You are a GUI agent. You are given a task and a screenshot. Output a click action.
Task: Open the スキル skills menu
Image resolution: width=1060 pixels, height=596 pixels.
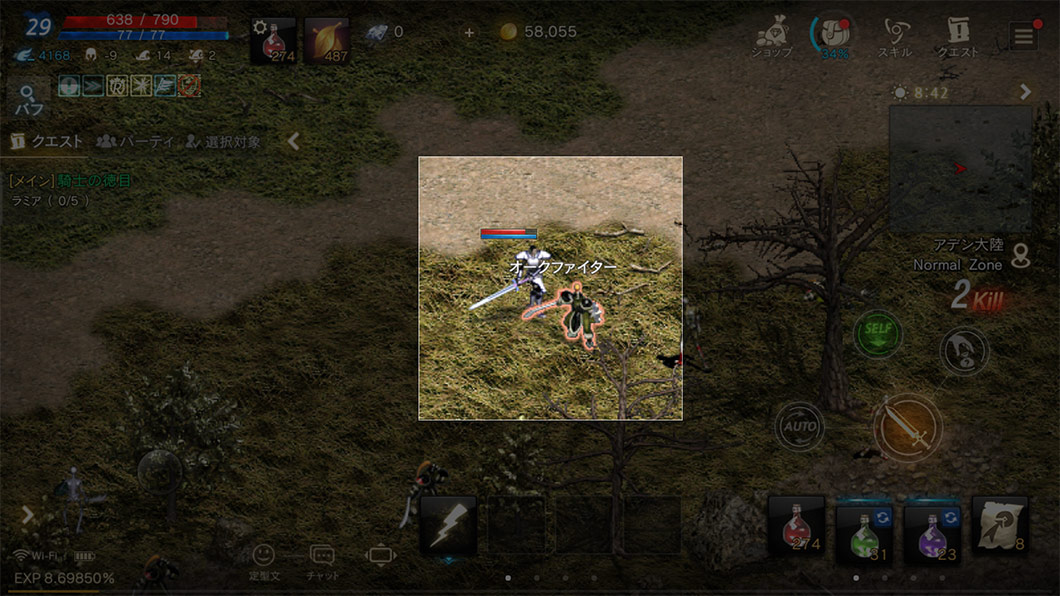tap(894, 39)
